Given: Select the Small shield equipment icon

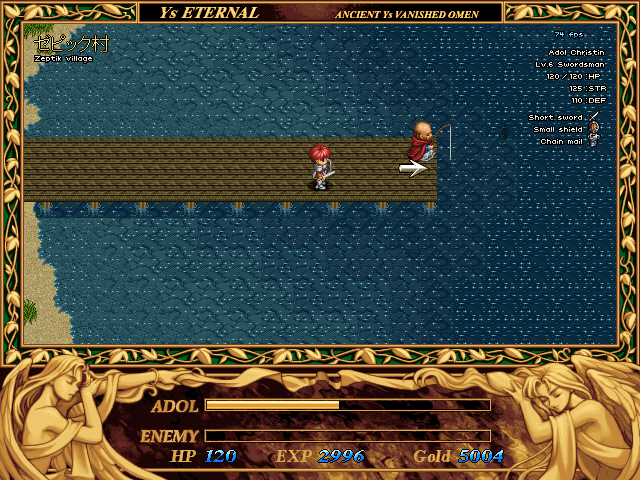Looking at the screenshot, I should coord(593,129).
